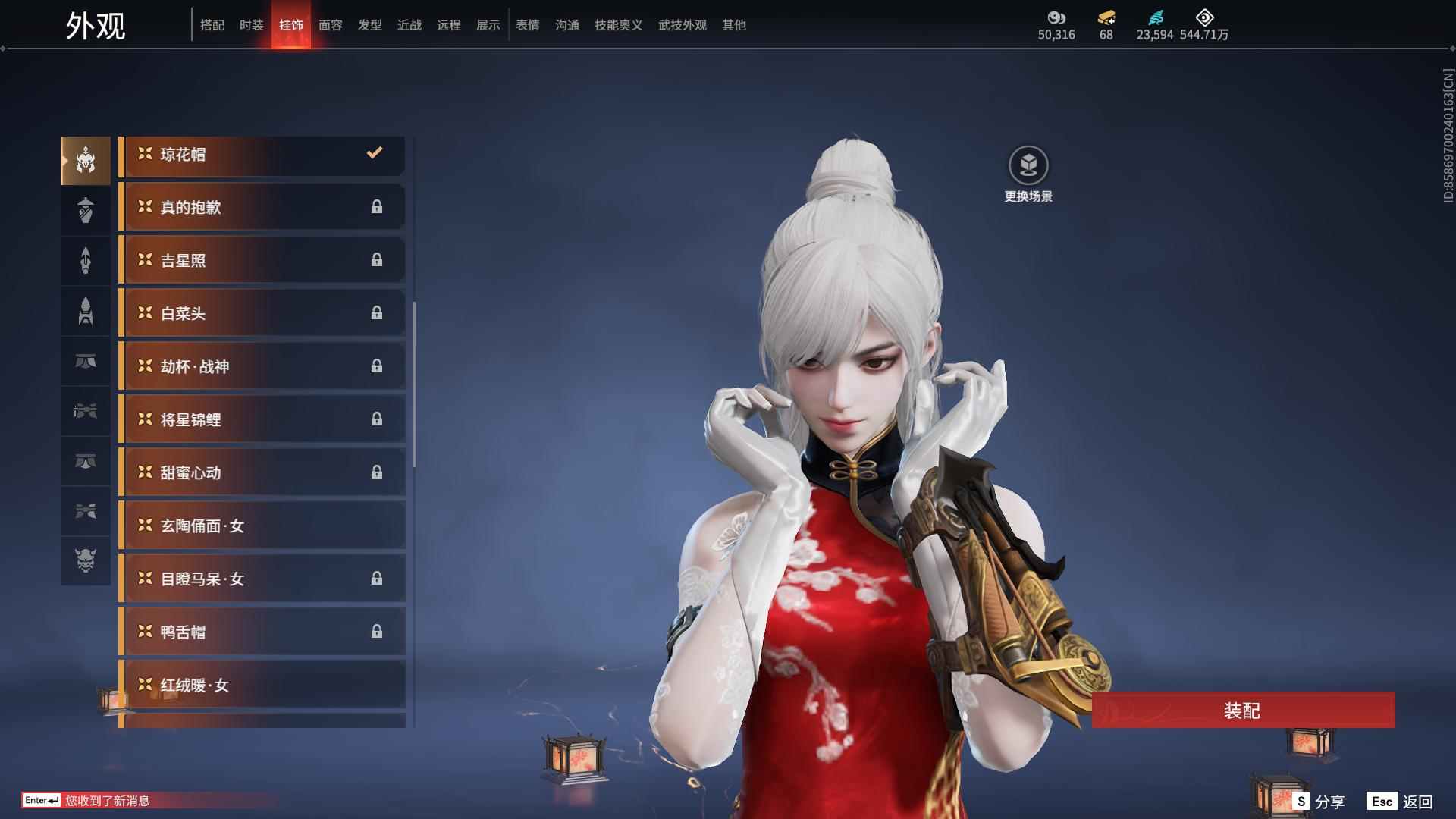This screenshot has width=1456, height=819.
Task: Select the locked 真的抱歉 accessory
Action: 262,207
